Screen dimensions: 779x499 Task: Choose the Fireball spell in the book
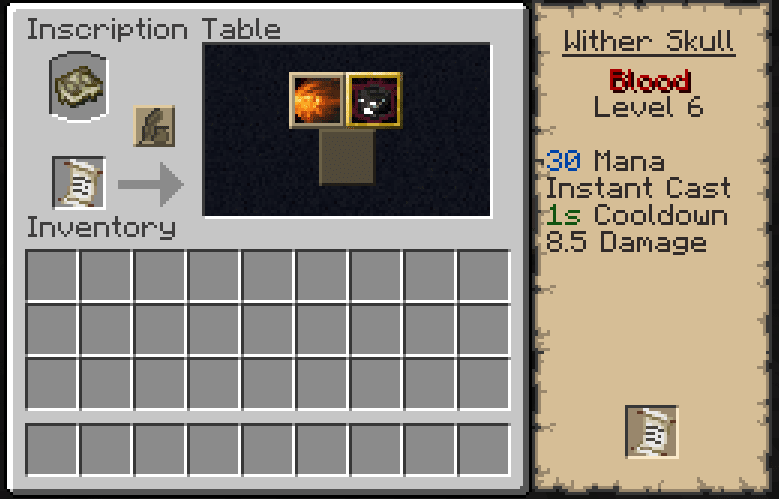[x=317, y=100]
